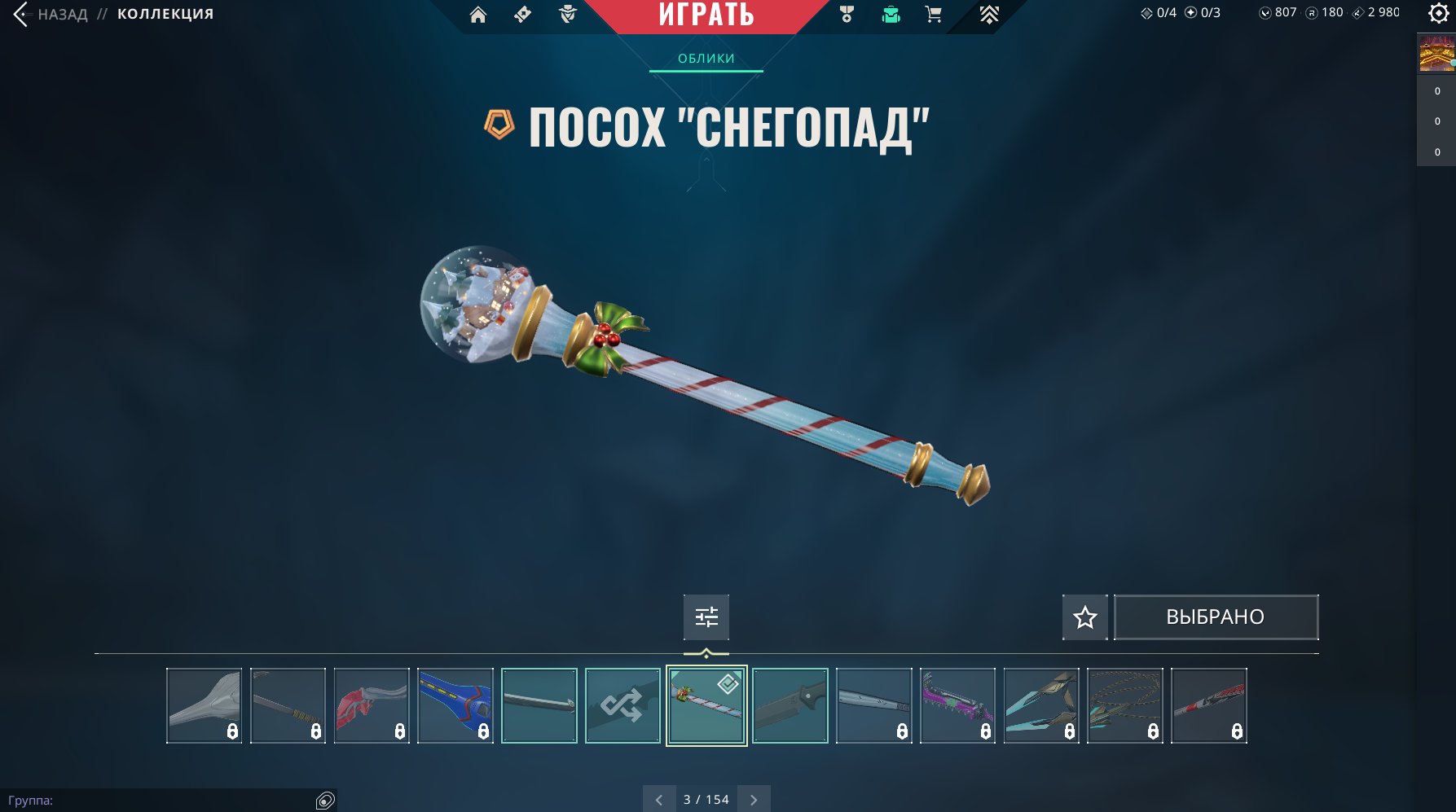Click the player card portrait
The image size is (1456, 812).
tap(1436, 54)
